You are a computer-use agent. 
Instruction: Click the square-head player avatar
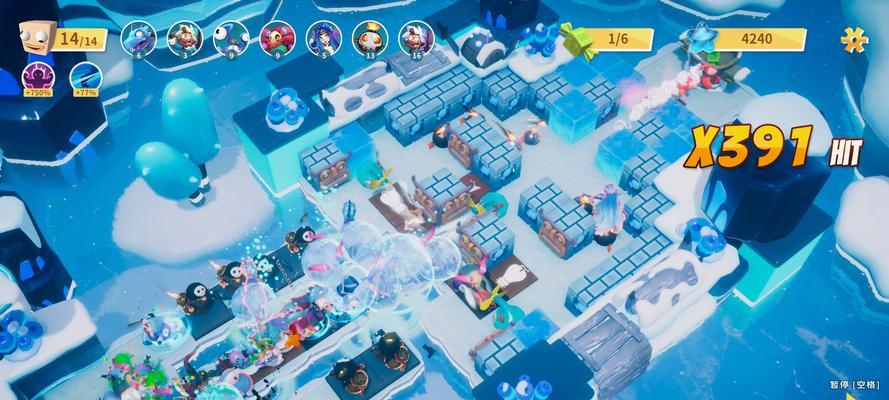(x=34, y=37)
